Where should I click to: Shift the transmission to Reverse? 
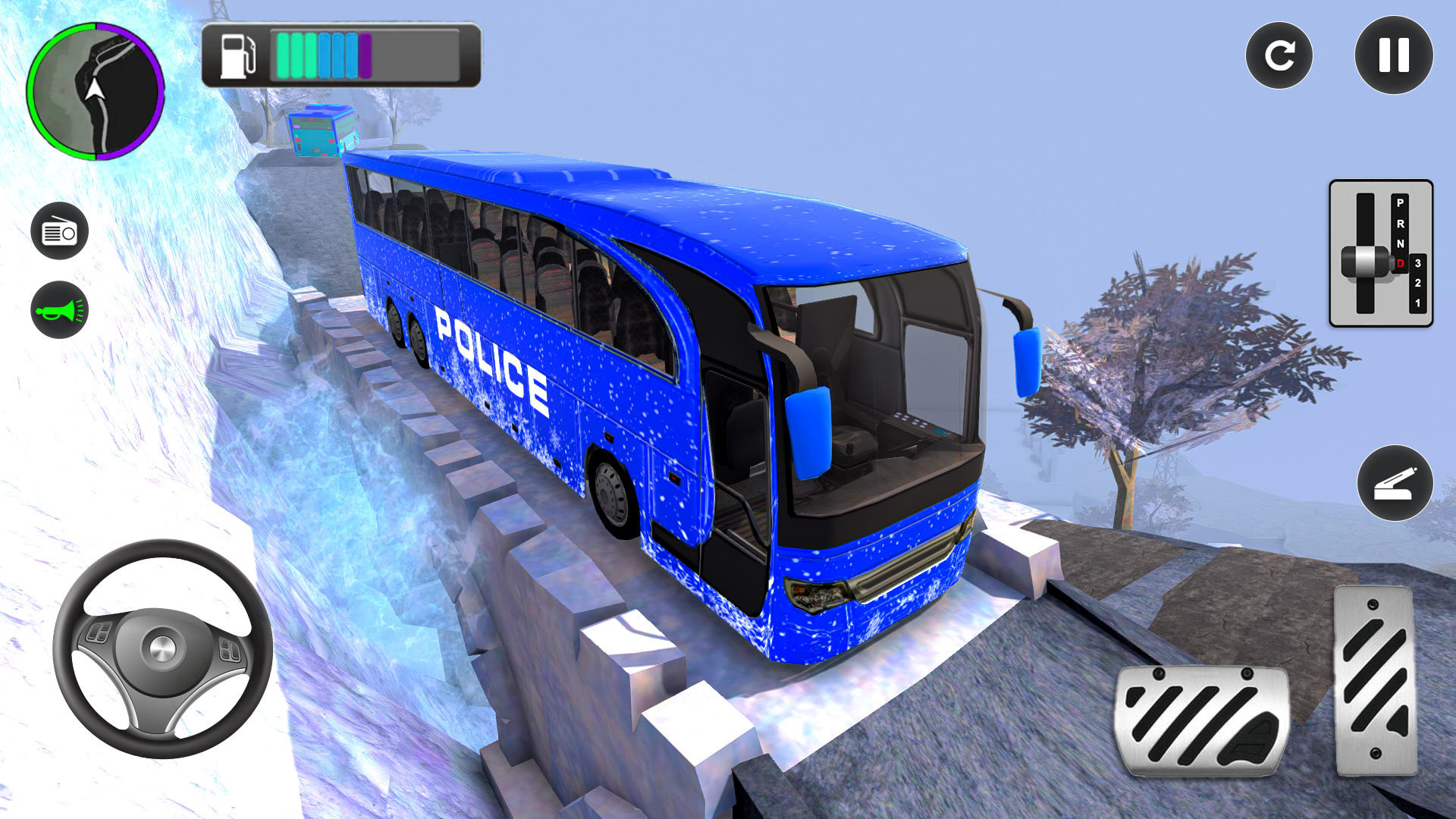tap(1401, 224)
